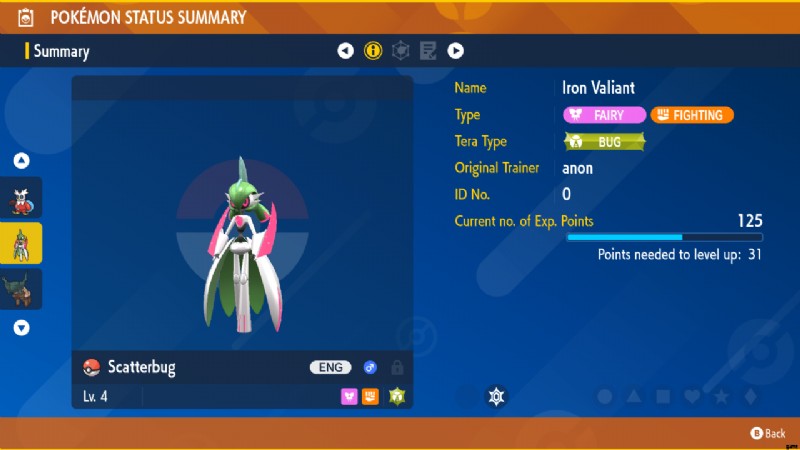Image resolution: width=800 pixels, height=450 pixels.
Task: Select the dark brown Pokémon thumbnail
Action: pos(22,288)
